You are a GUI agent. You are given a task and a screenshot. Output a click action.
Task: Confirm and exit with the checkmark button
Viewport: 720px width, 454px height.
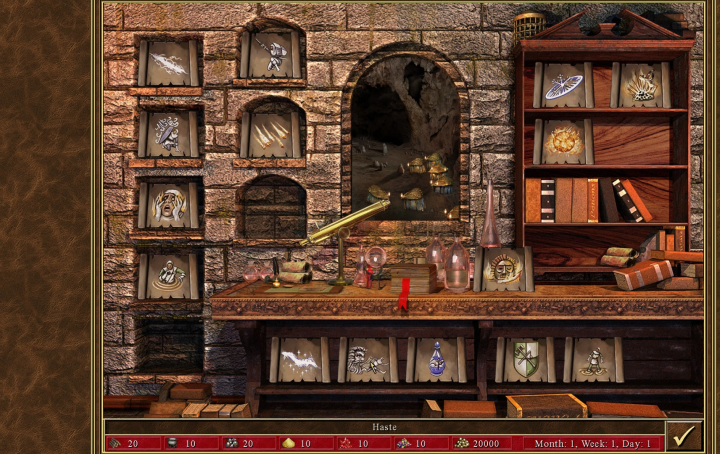tap(683, 436)
